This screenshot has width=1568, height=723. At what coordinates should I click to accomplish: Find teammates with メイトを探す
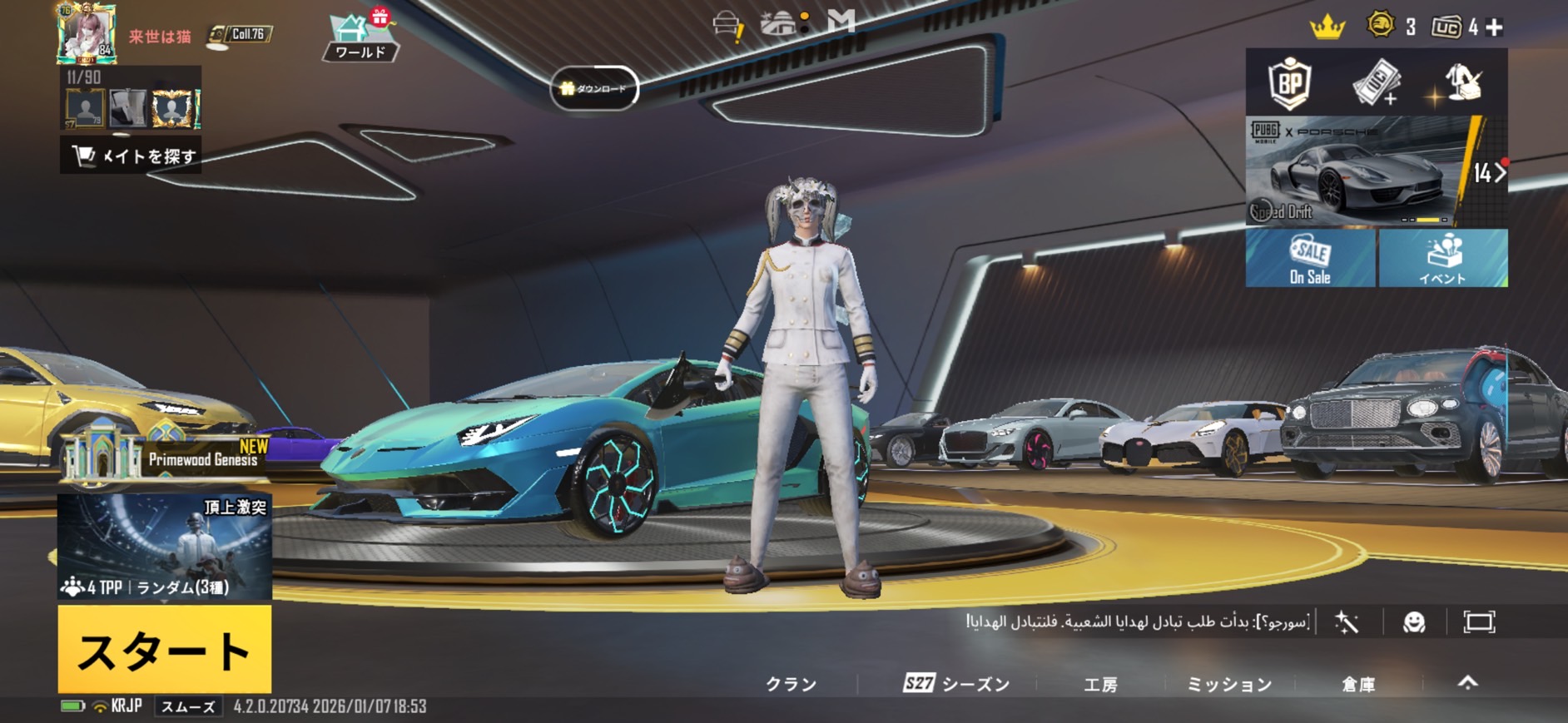tap(131, 156)
